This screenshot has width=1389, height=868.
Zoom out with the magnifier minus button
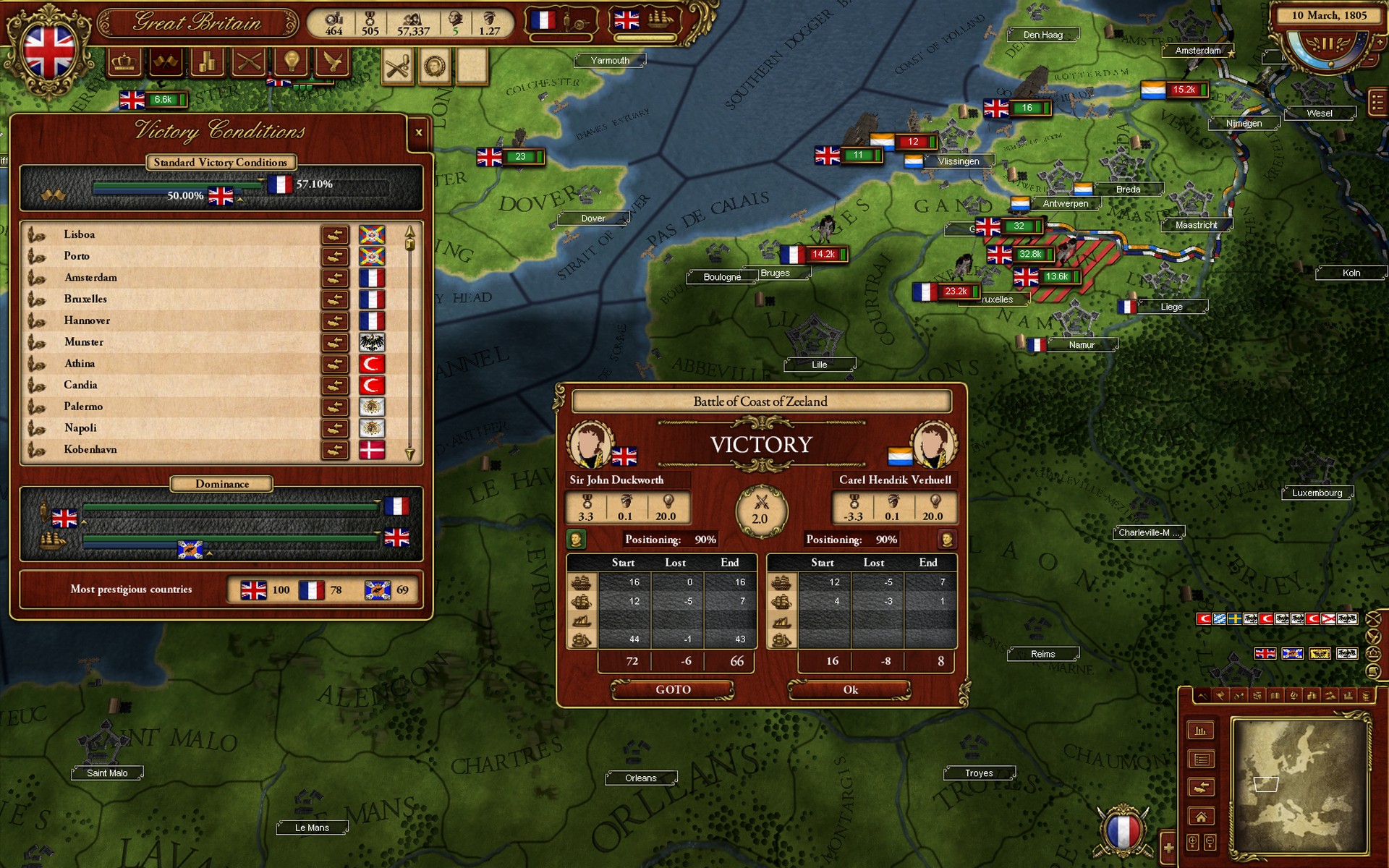[1209, 842]
